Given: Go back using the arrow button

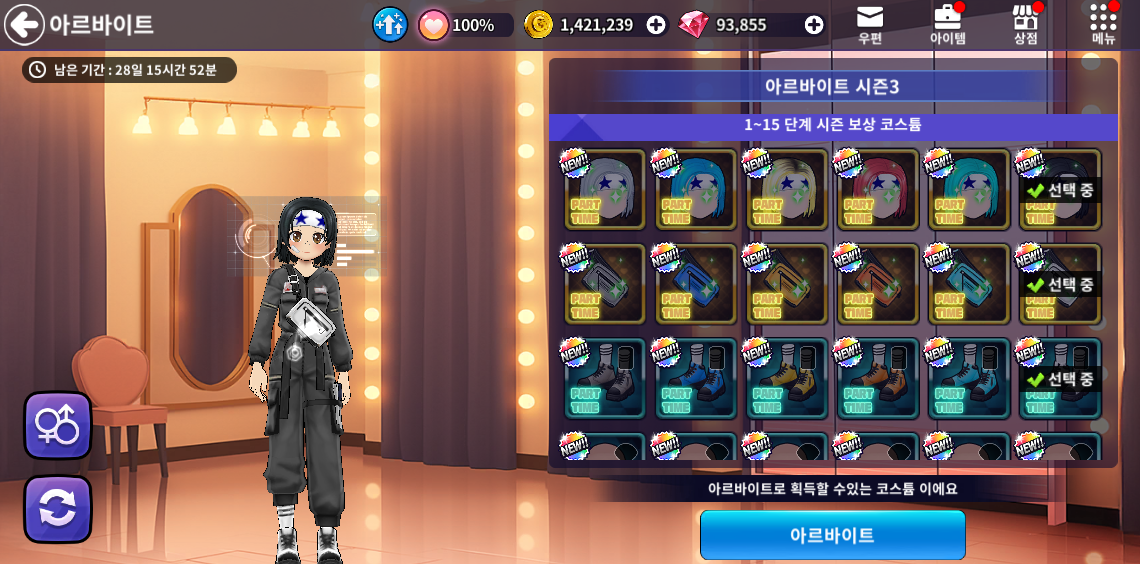Looking at the screenshot, I should 24,25.
